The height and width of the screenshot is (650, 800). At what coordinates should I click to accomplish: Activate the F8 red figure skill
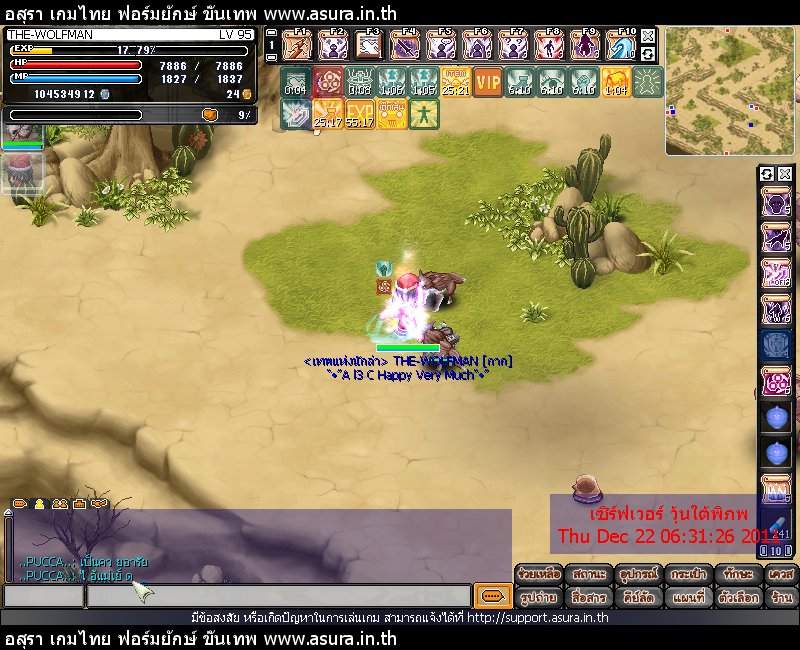(549, 45)
